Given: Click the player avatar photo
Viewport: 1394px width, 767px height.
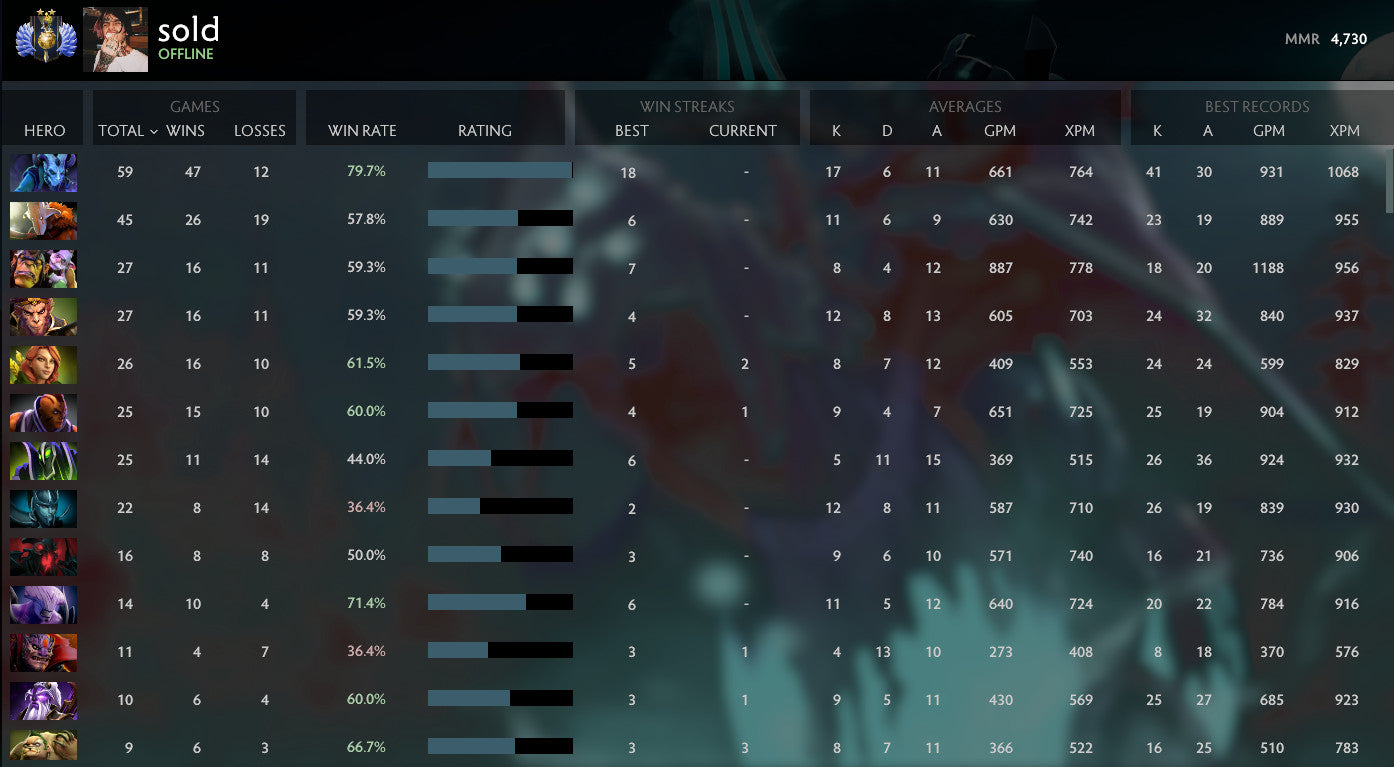Looking at the screenshot, I should [x=115, y=38].
